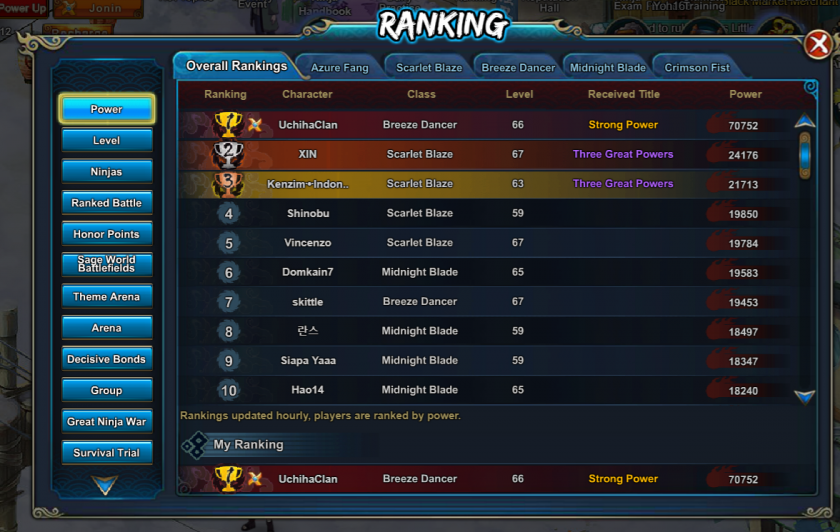Open the Breeze Dancer tab
Viewport: 840px width, 532px height.
[518, 68]
